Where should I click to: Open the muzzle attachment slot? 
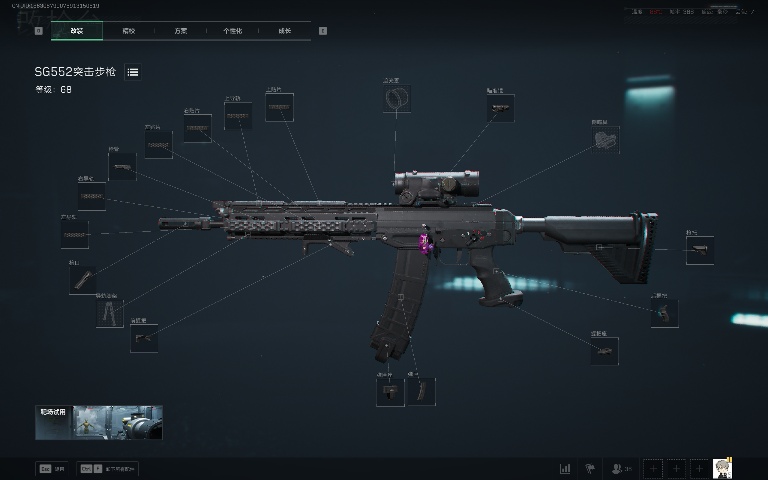(83, 280)
